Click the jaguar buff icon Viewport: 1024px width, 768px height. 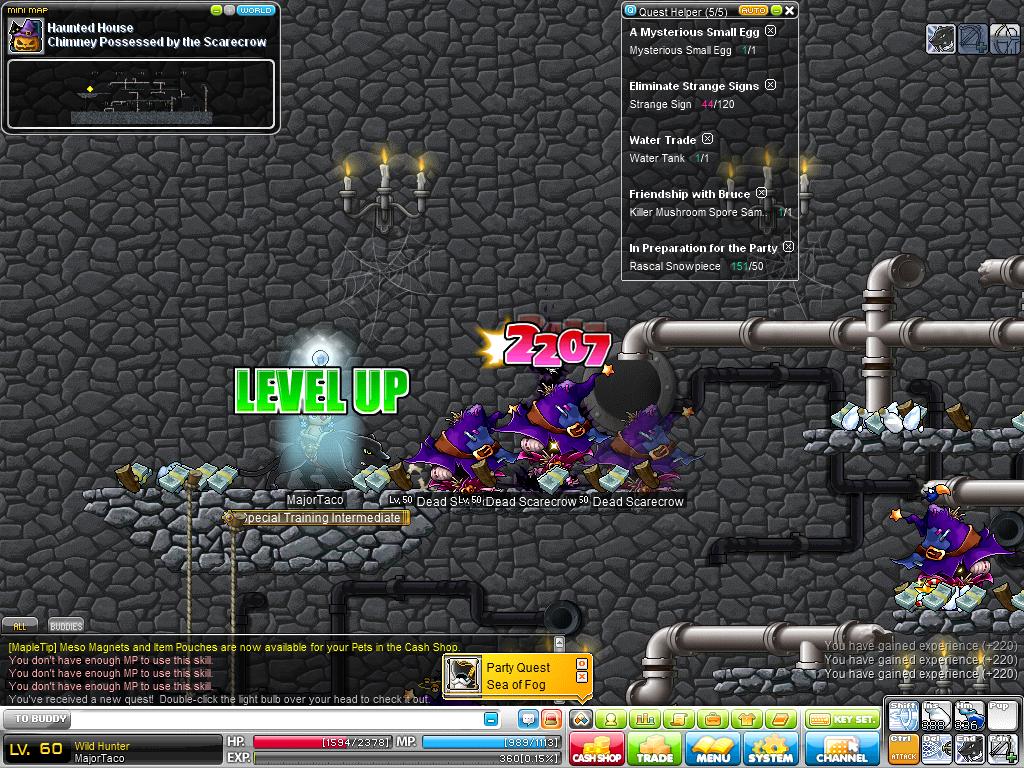pos(941,40)
